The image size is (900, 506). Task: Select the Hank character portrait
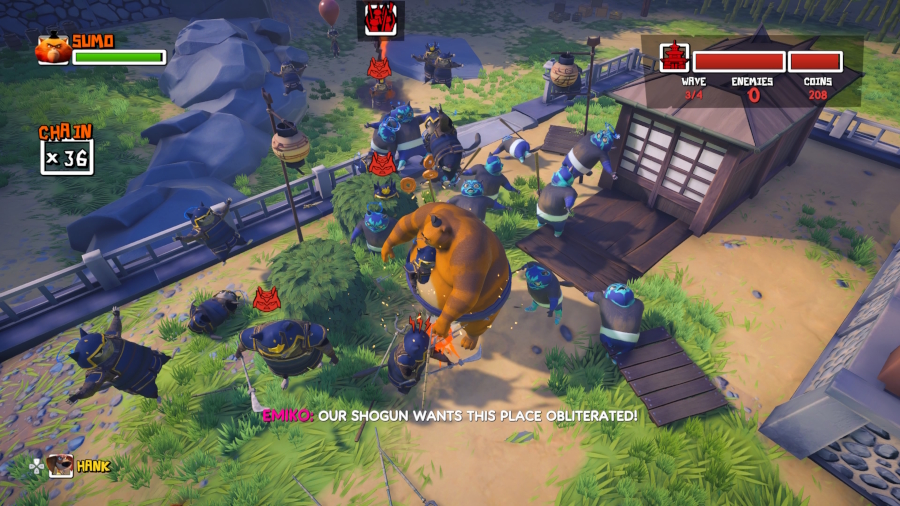61,465
